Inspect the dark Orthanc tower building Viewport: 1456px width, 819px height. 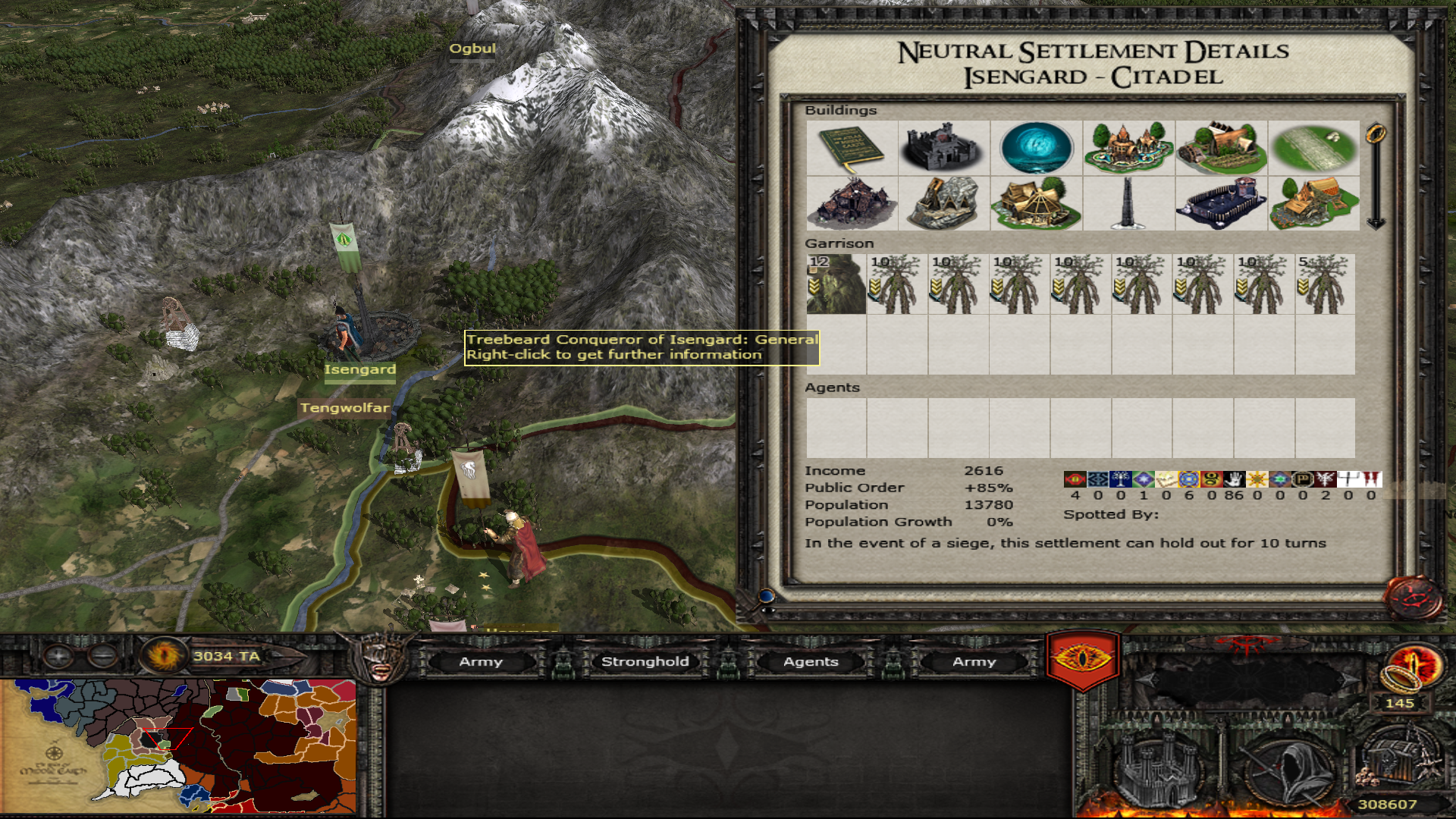[x=1128, y=203]
